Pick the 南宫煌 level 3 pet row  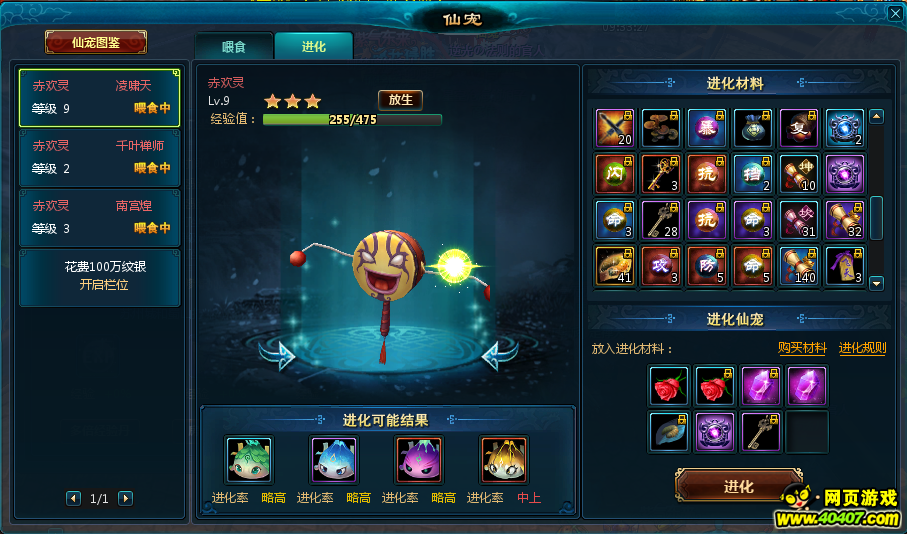point(100,217)
